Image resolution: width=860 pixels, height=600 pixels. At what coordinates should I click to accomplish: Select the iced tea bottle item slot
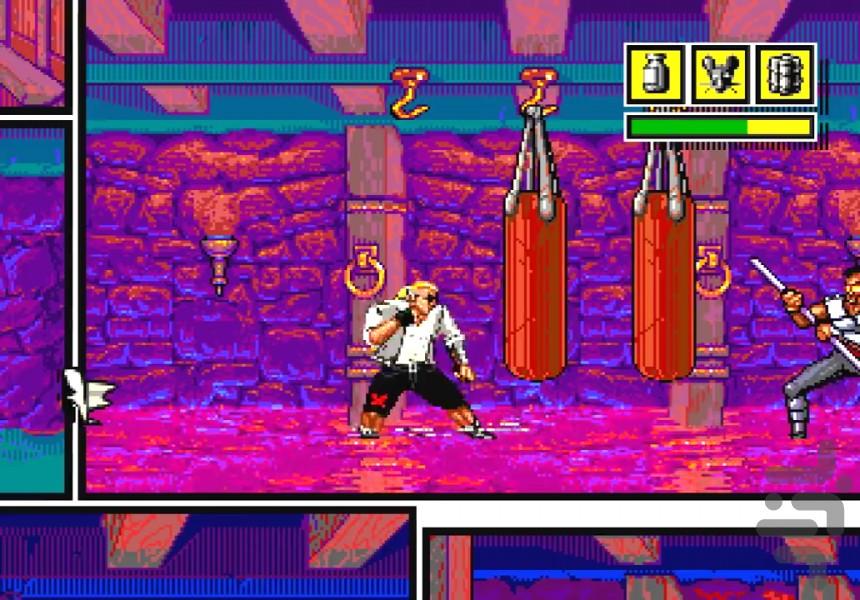click(655, 75)
